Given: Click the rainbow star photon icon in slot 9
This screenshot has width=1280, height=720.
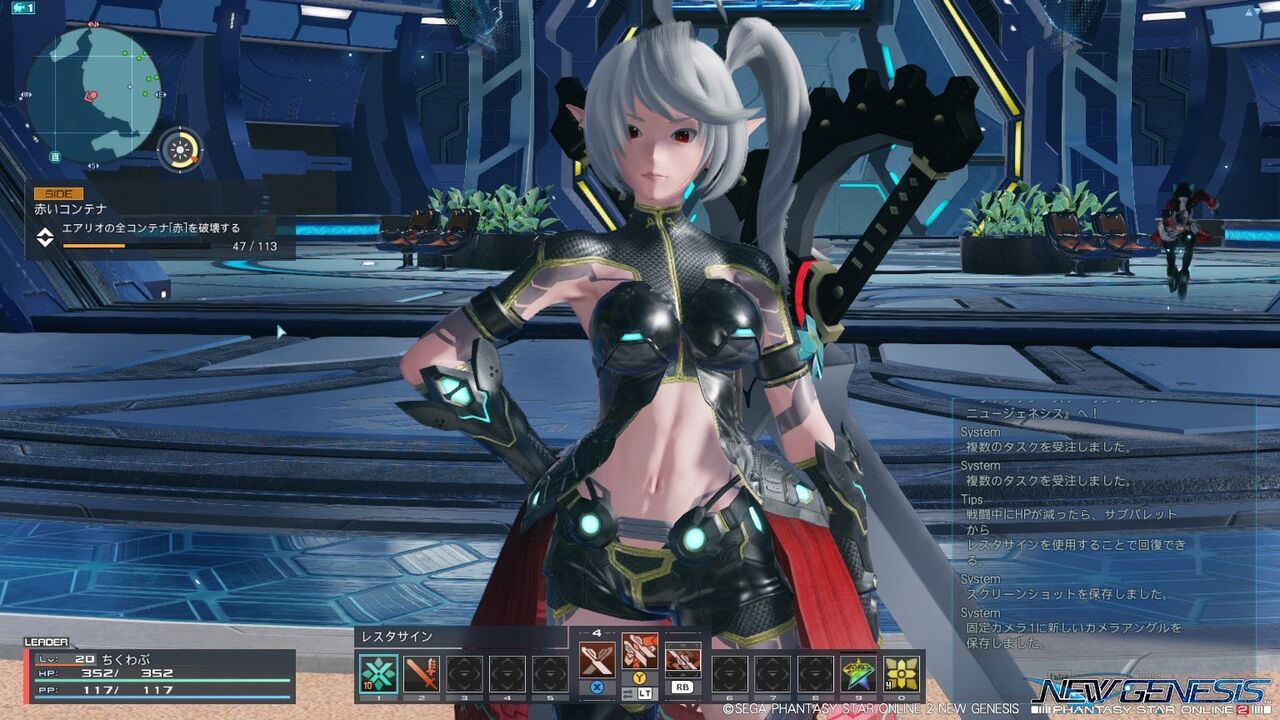Looking at the screenshot, I should click(x=859, y=672).
